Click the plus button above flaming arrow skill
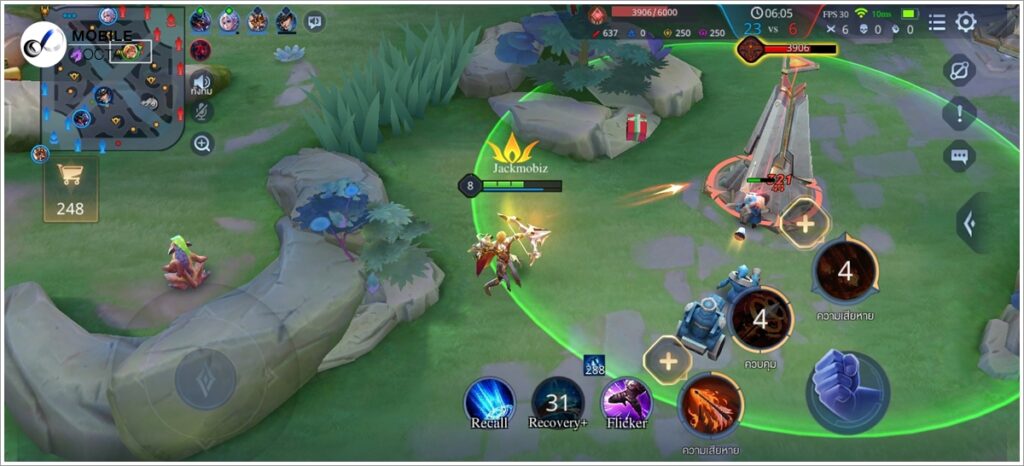The image size is (1024, 466). pyautogui.click(x=667, y=359)
